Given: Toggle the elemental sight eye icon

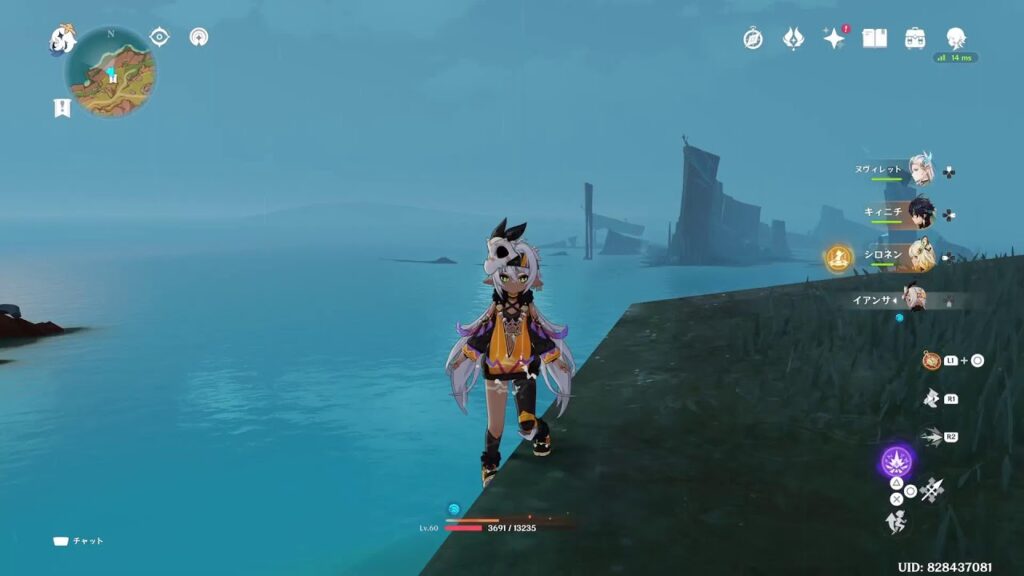Looking at the screenshot, I should 159,37.
